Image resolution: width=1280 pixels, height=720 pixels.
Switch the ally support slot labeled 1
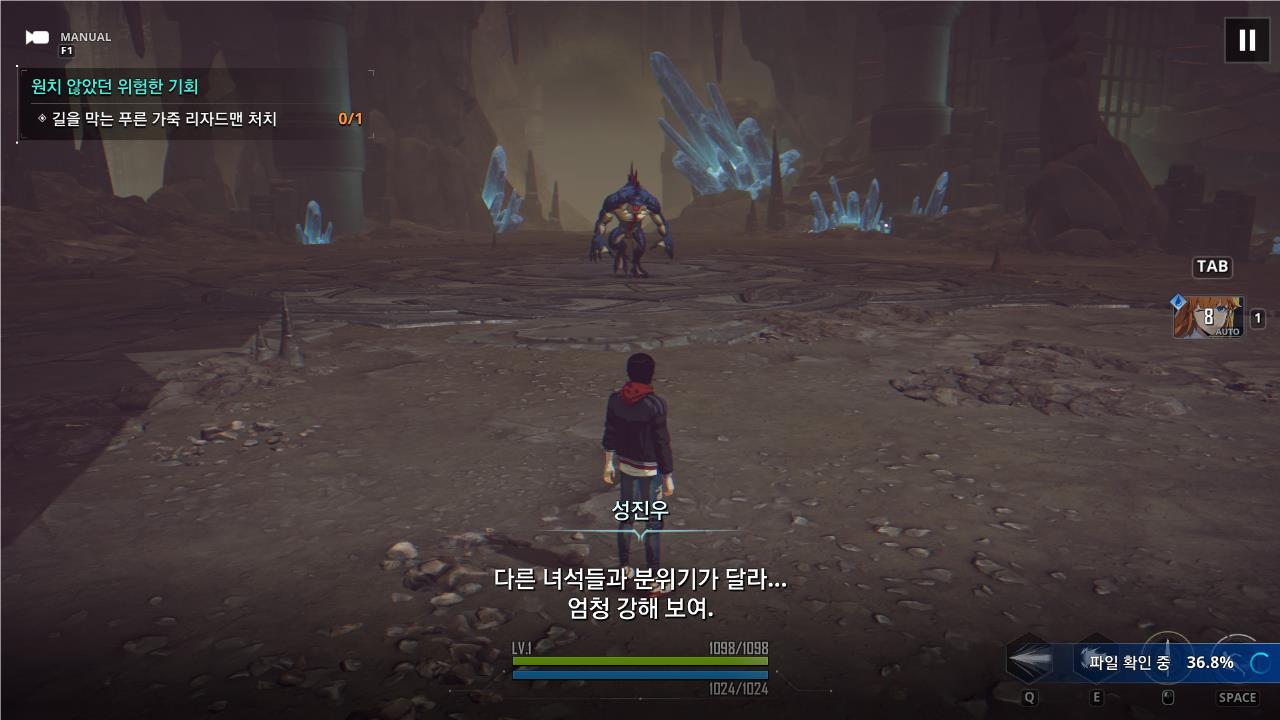(1257, 317)
